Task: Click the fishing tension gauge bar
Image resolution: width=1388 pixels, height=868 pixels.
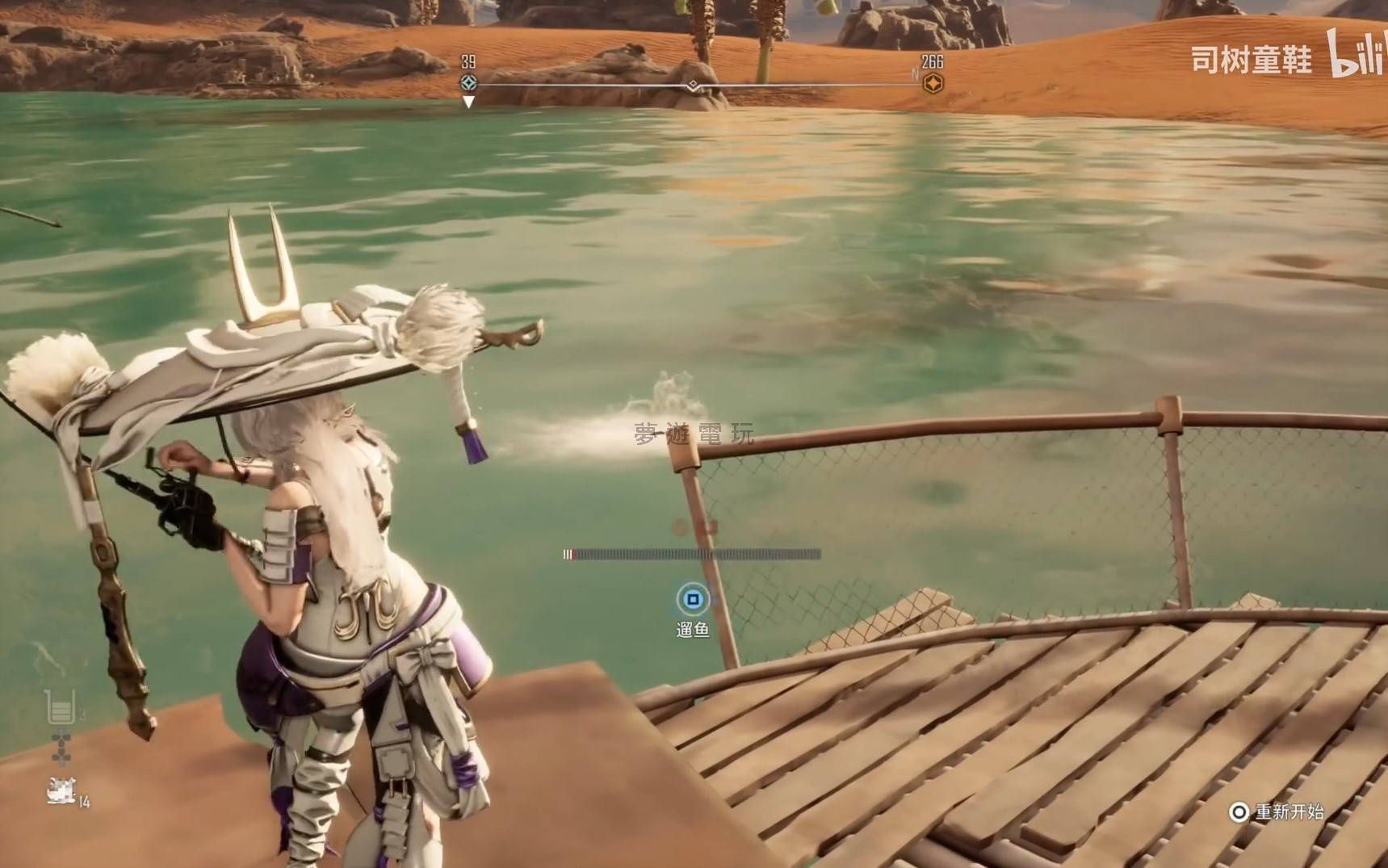Action: point(692,554)
